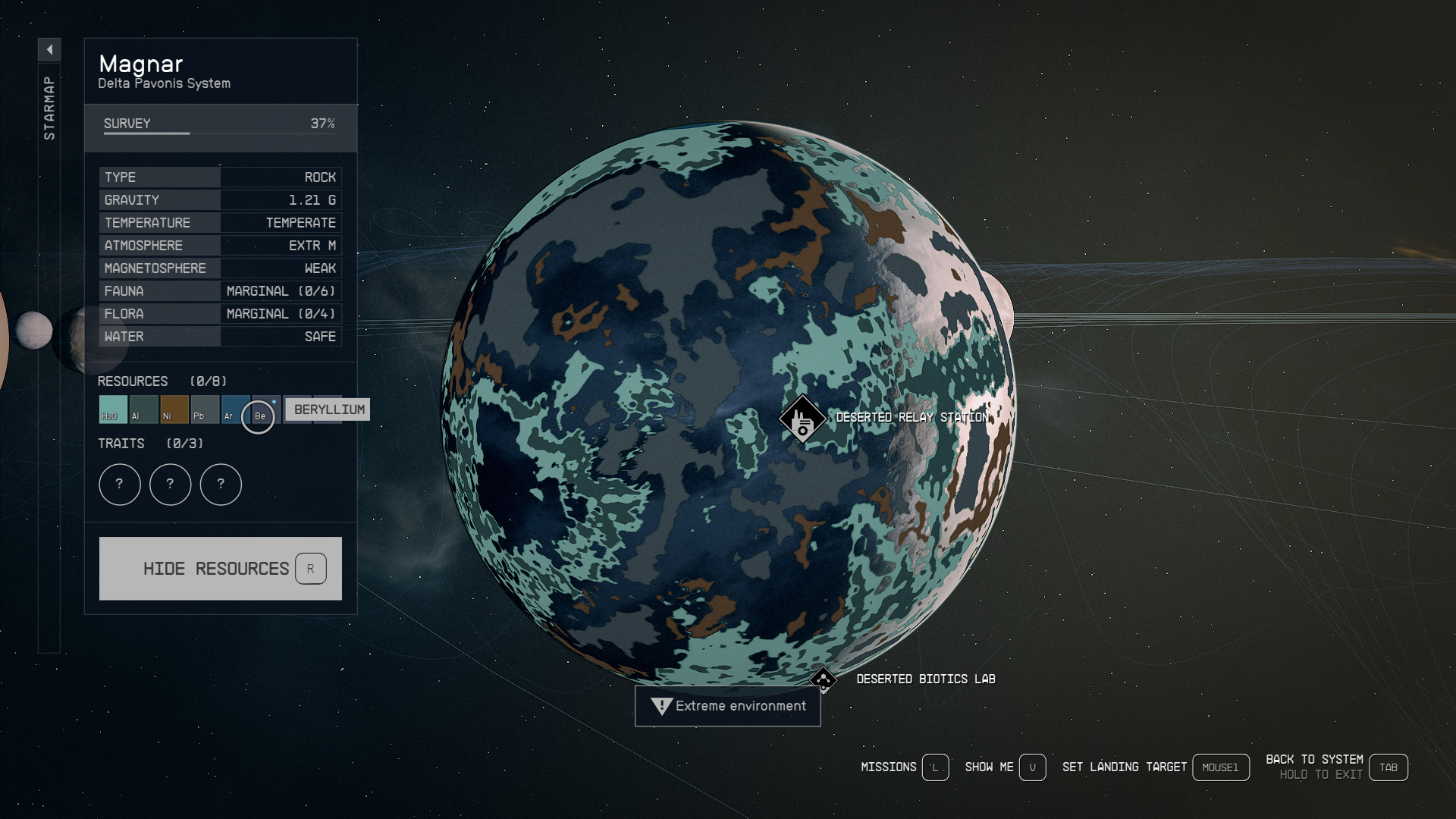Pick the Nickel (Ni) resource swatch
Image resolution: width=1456 pixels, height=819 pixels.
click(174, 409)
